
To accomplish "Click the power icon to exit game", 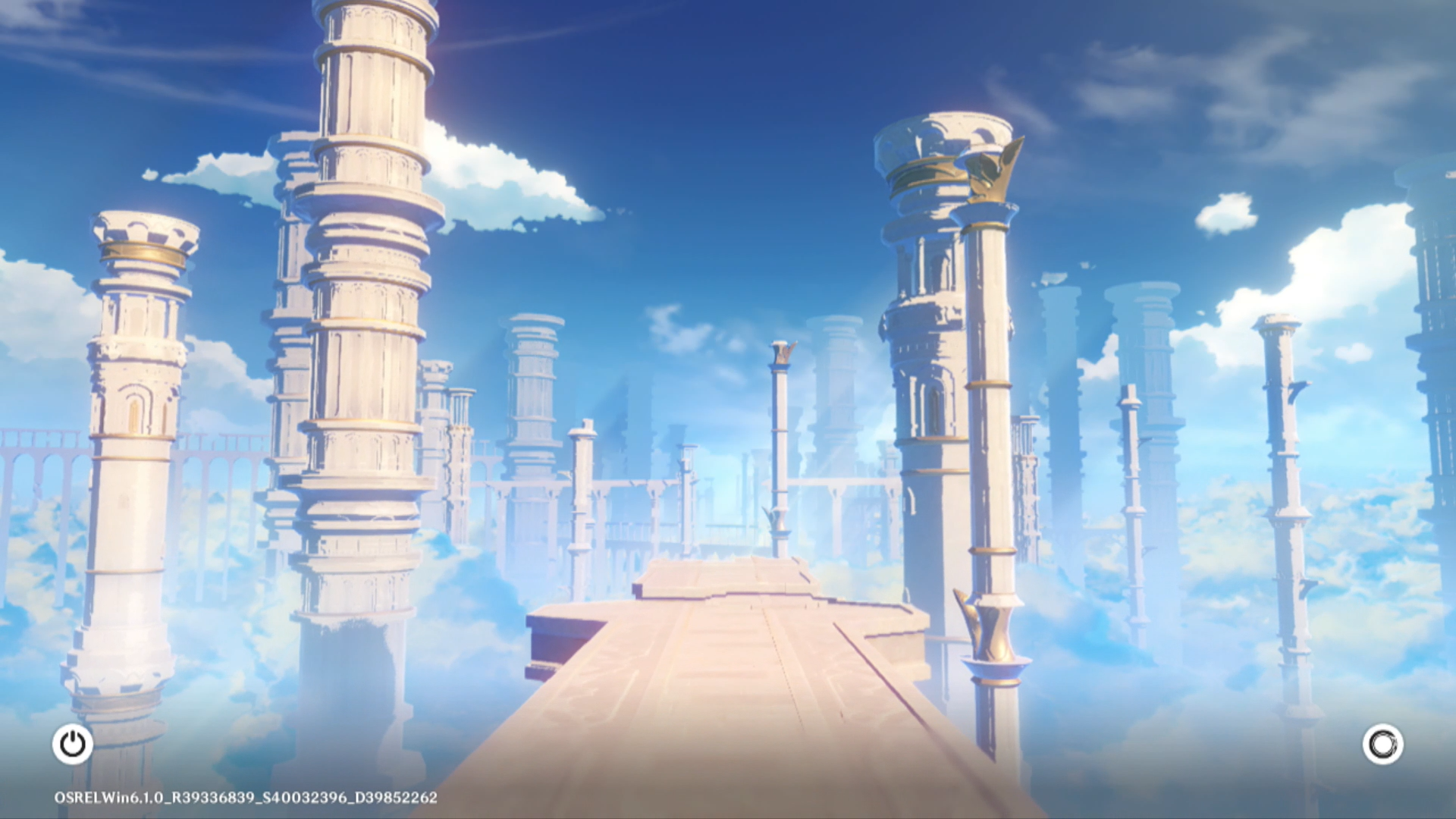I will tap(73, 744).
